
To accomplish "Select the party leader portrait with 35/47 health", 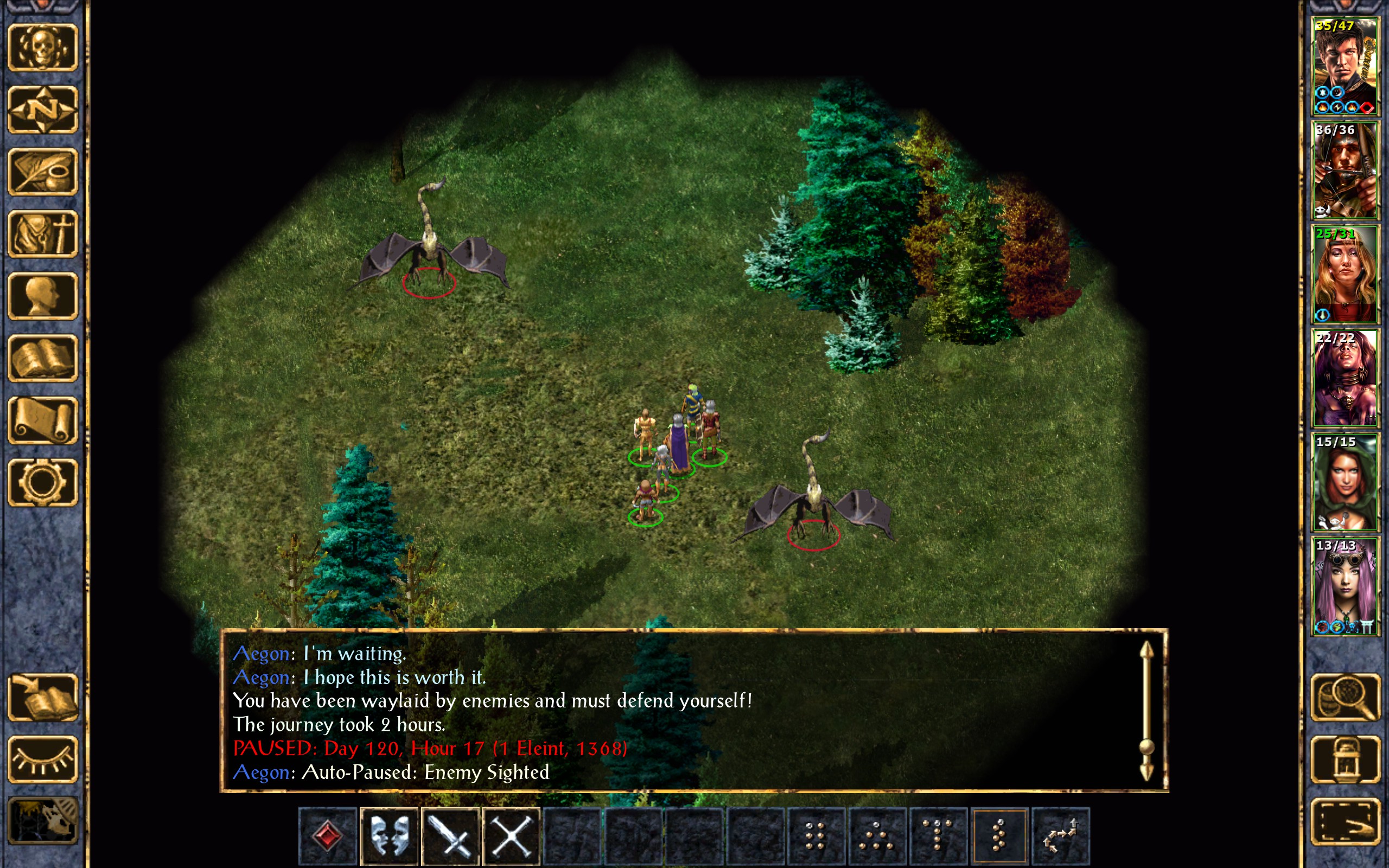I will (x=1345, y=67).
